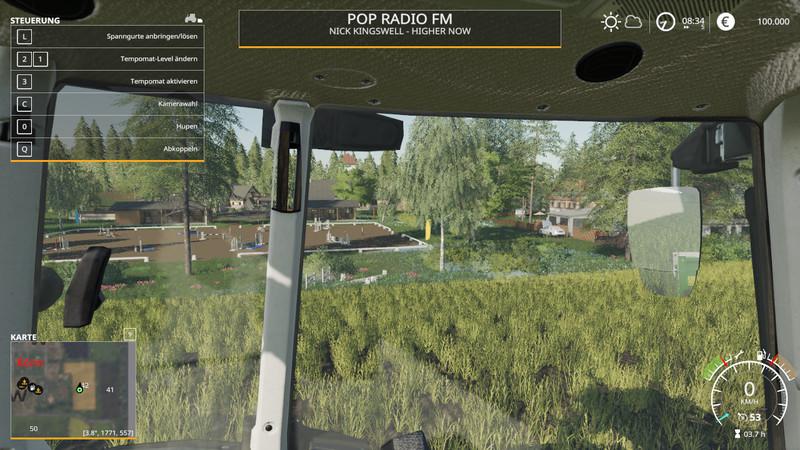Screen dimensions: 800x450
Task: Select field 41 on the minimap
Action: pyautogui.click(x=109, y=389)
